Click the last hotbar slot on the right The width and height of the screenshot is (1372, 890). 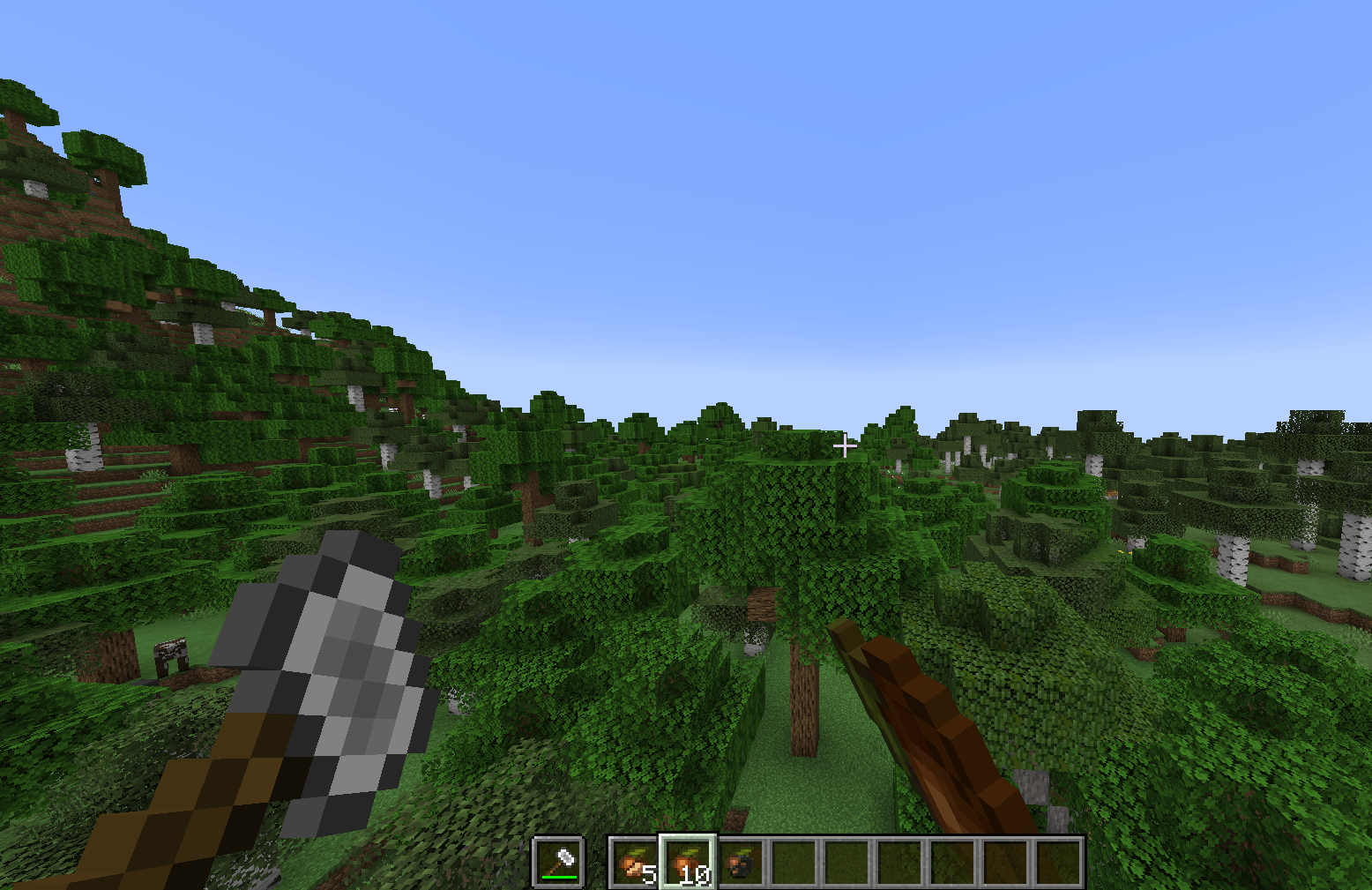tap(1056, 861)
